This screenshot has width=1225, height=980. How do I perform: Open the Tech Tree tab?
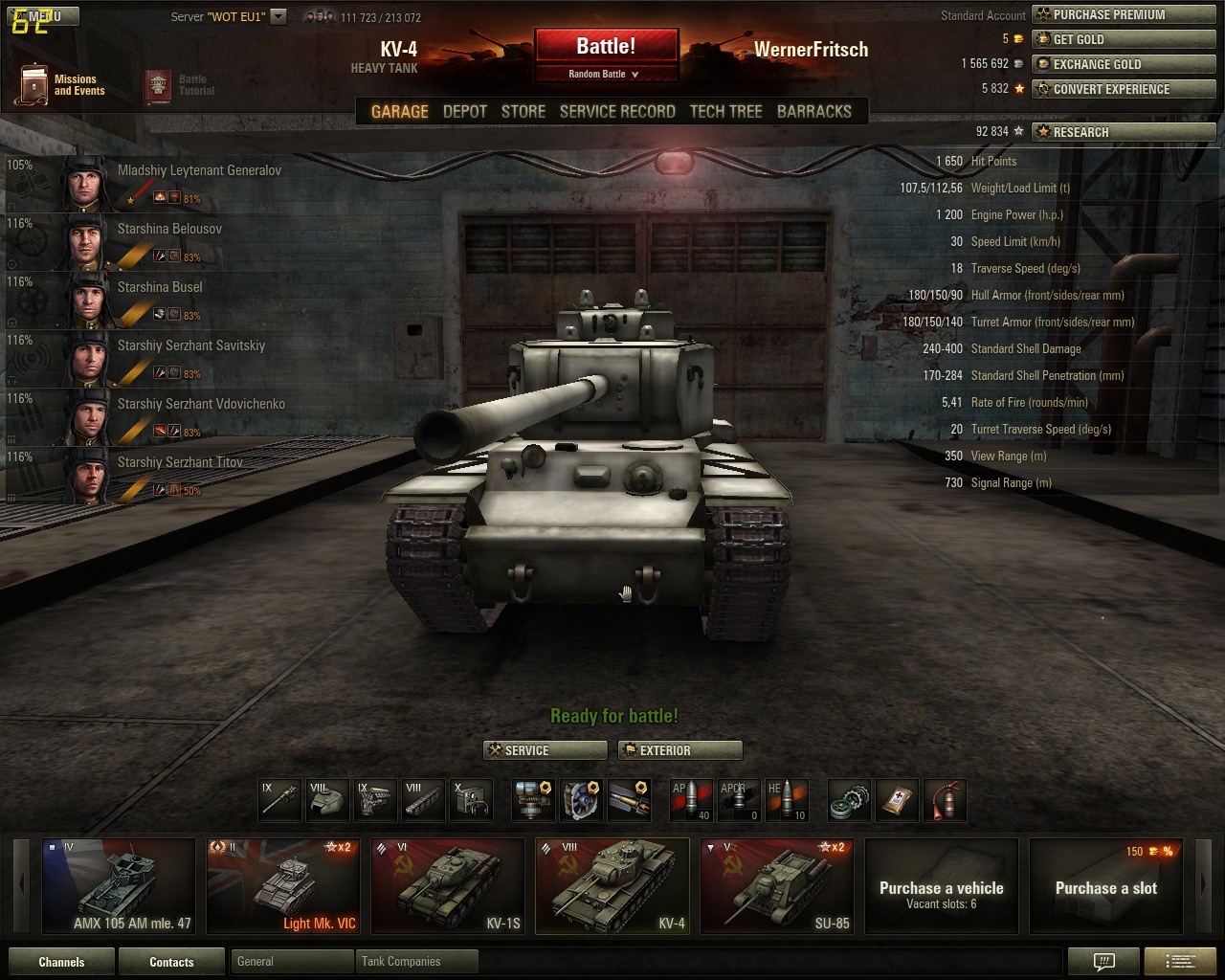click(725, 111)
